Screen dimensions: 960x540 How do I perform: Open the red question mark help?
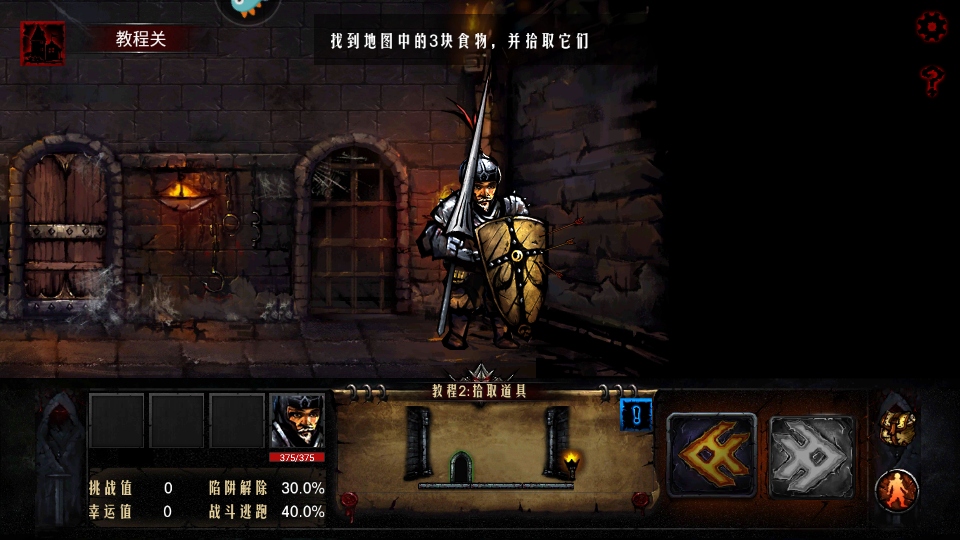pyautogui.click(x=932, y=79)
